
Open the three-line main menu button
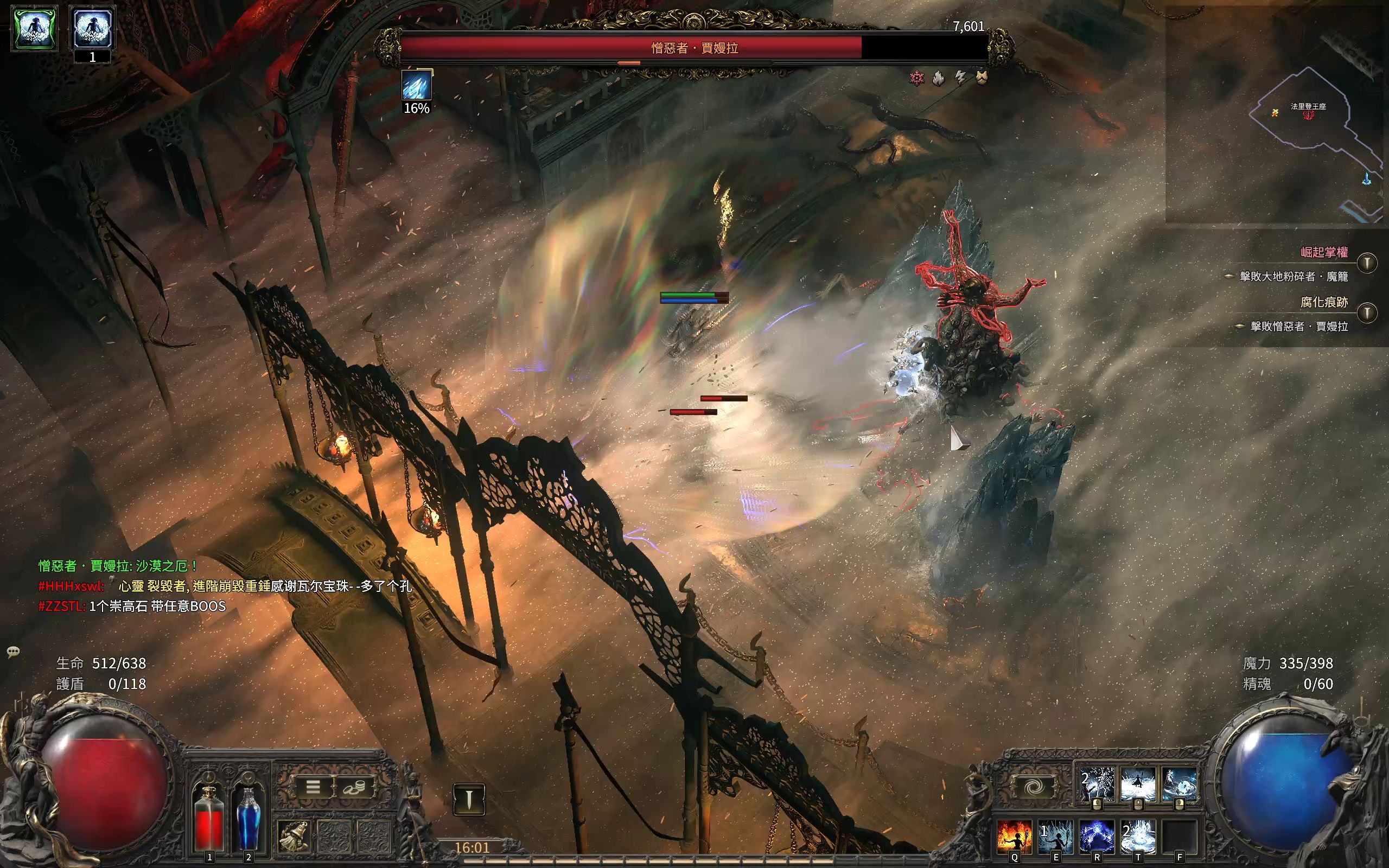click(314, 787)
